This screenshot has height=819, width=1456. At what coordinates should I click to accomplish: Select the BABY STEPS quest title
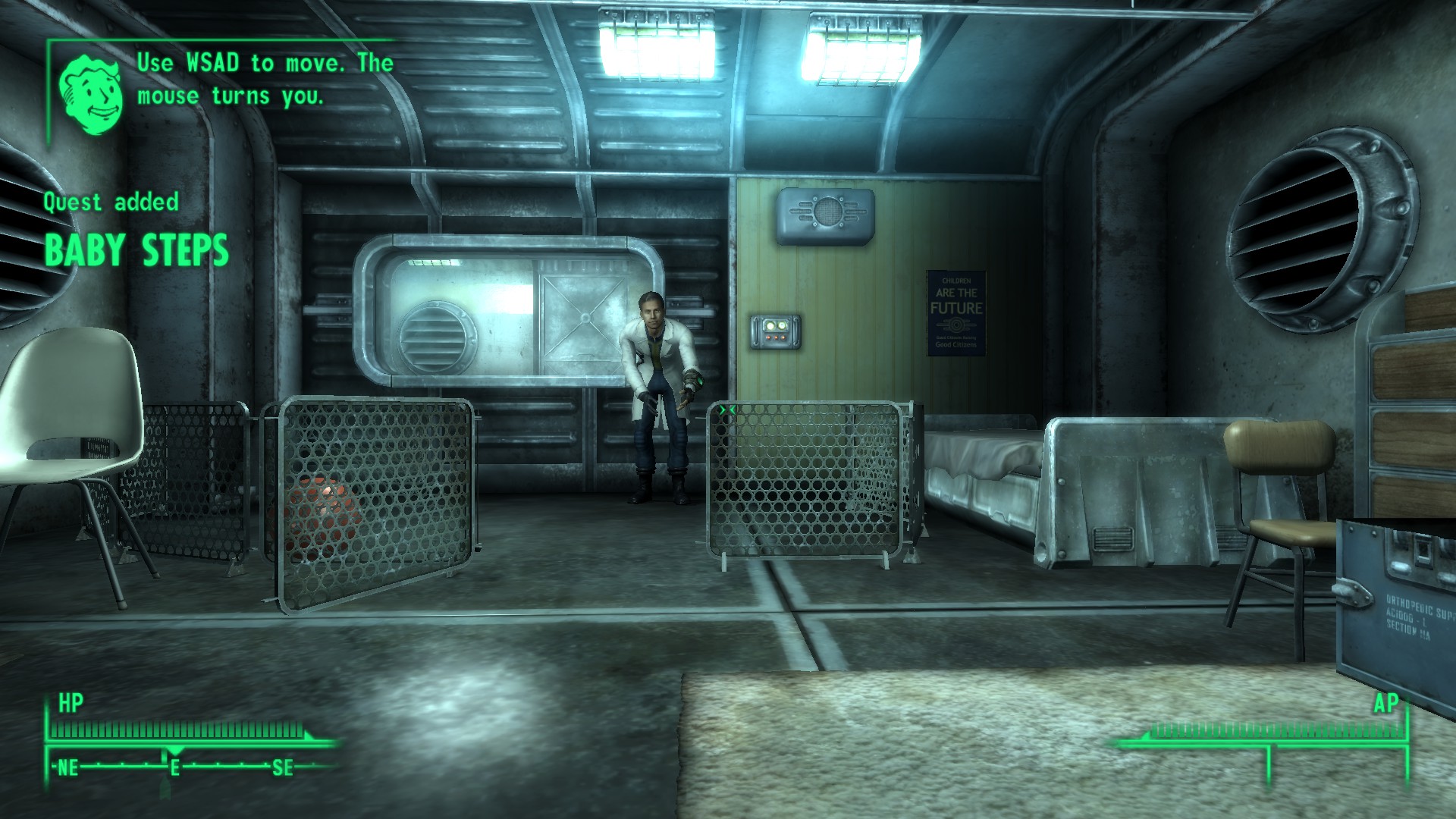tap(138, 250)
